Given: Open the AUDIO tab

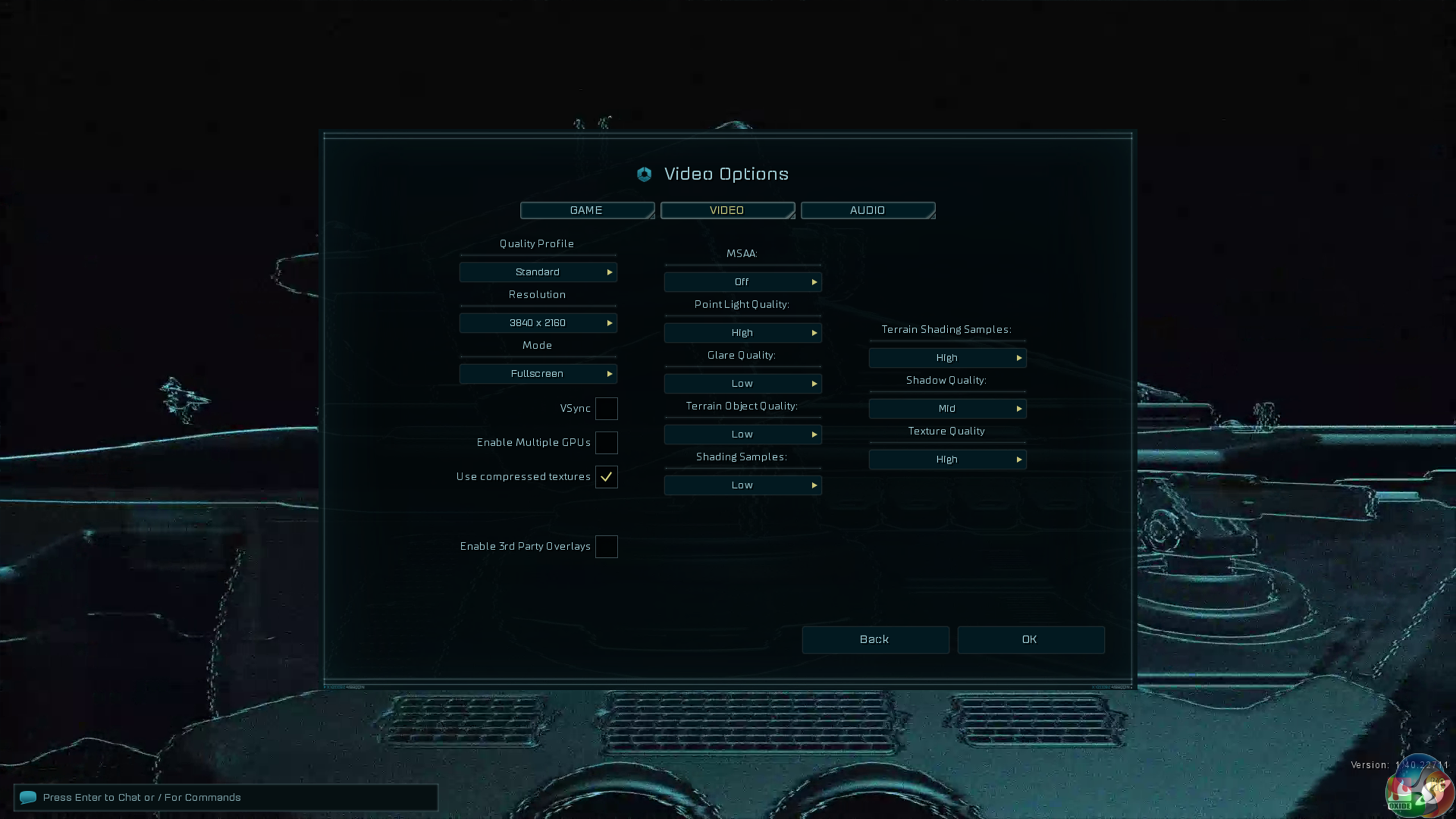Looking at the screenshot, I should pos(867,210).
